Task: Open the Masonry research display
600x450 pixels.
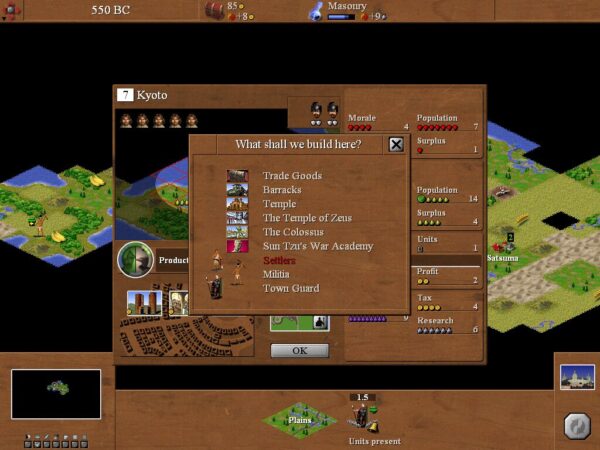Action: tap(343, 10)
